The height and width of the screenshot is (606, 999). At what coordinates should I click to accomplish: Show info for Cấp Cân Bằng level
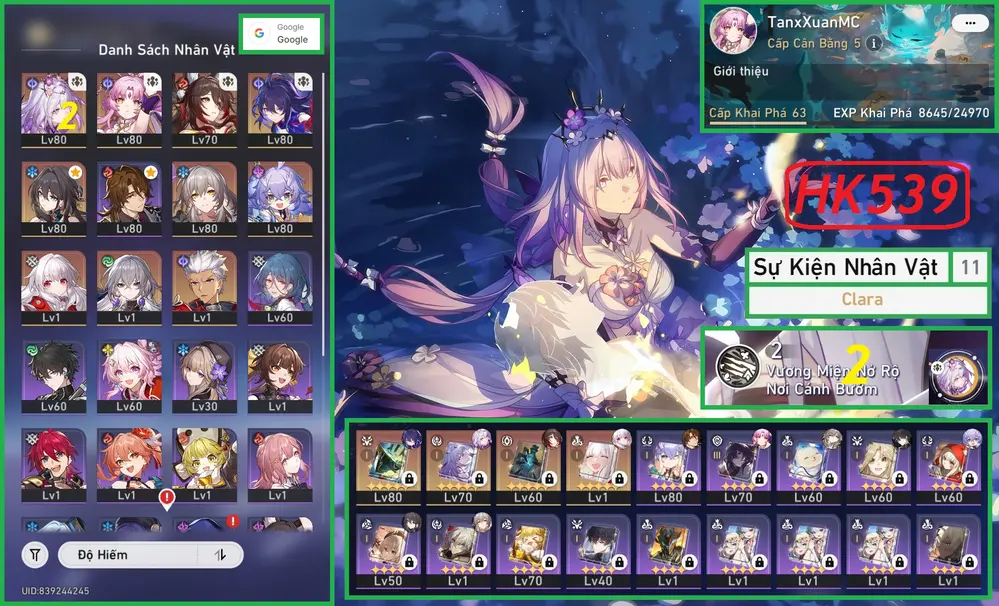pos(874,44)
